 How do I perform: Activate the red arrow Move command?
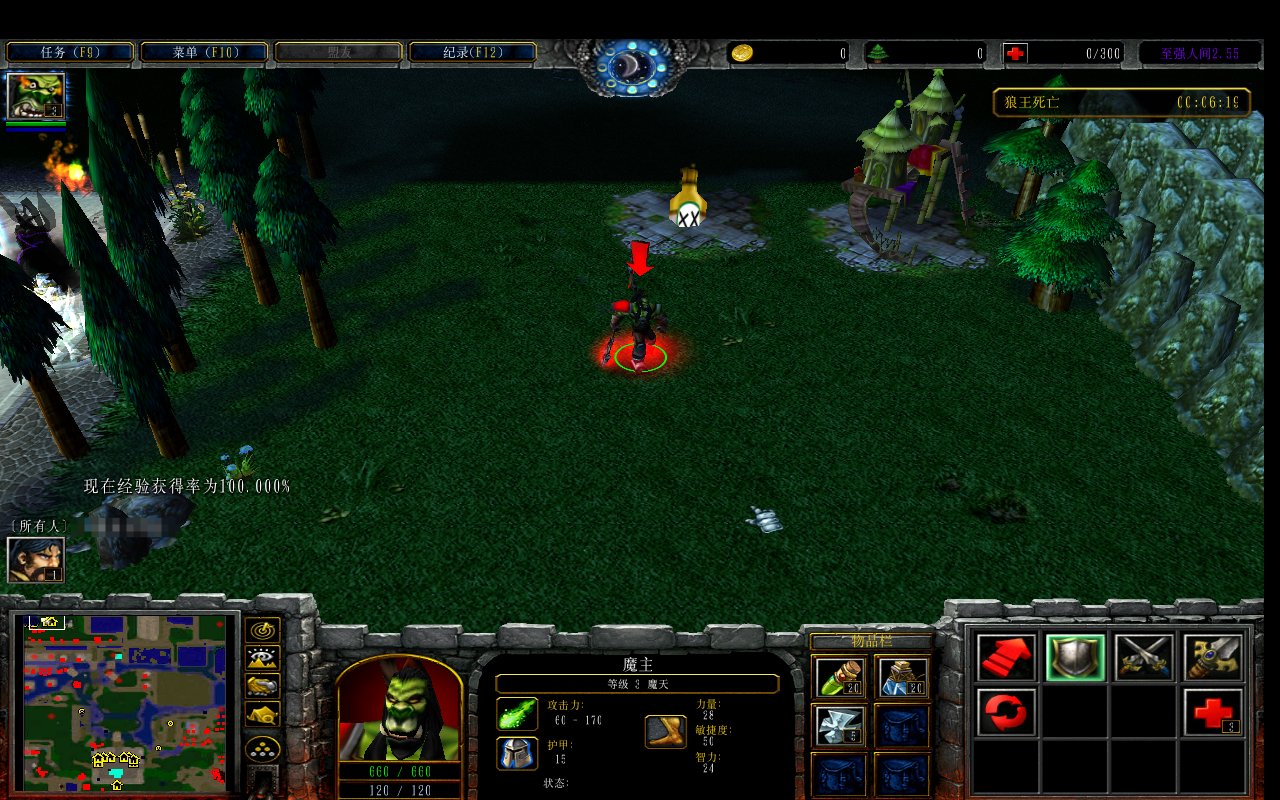click(x=1006, y=658)
